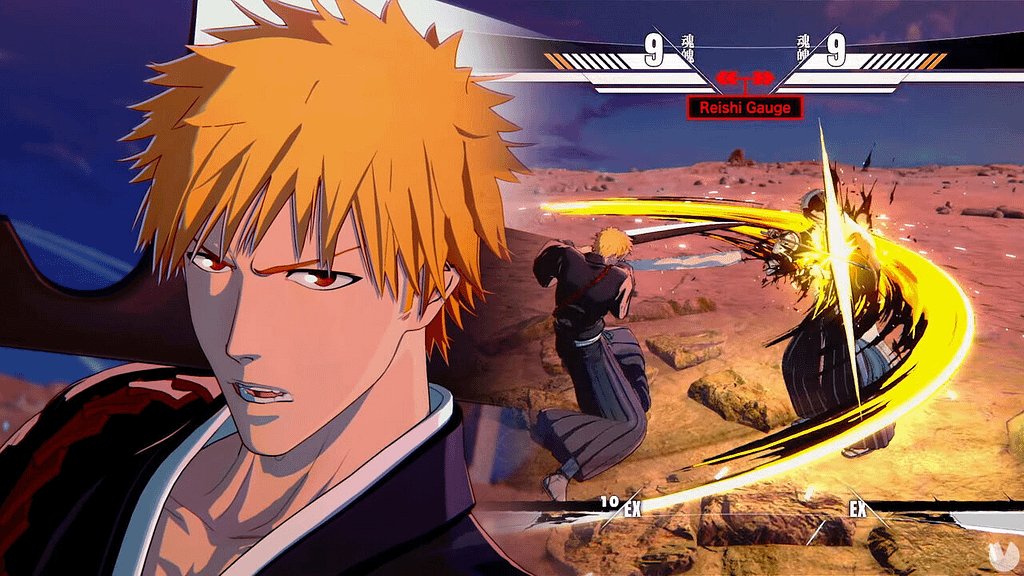Select the red Reishi Gauge label
The height and width of the screenshot is (576, 1024).
[x=744, y=107]
